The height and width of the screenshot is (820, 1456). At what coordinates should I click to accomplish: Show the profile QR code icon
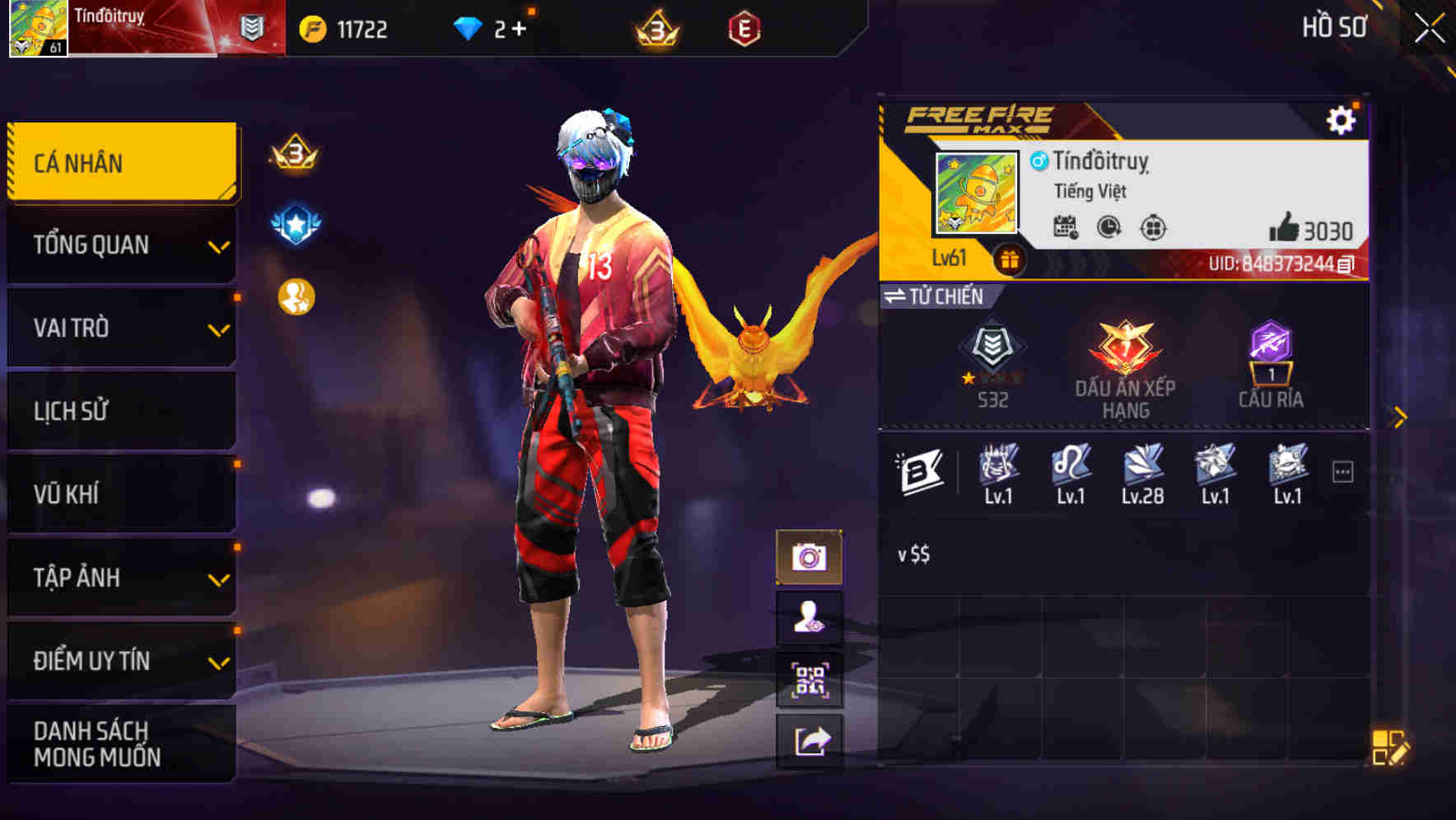[x=811, y=676]
